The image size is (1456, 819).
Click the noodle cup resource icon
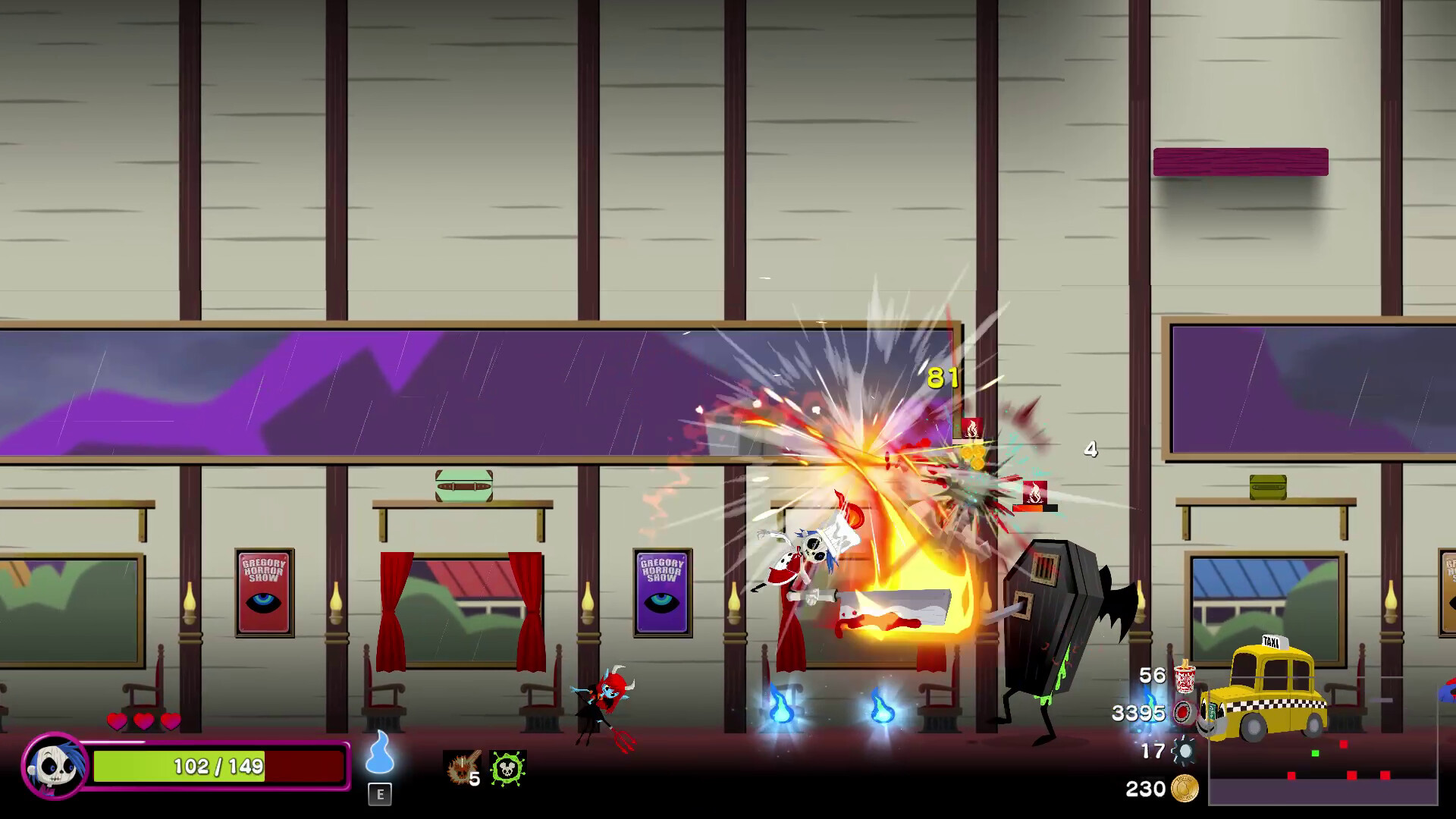[1184, 676]
